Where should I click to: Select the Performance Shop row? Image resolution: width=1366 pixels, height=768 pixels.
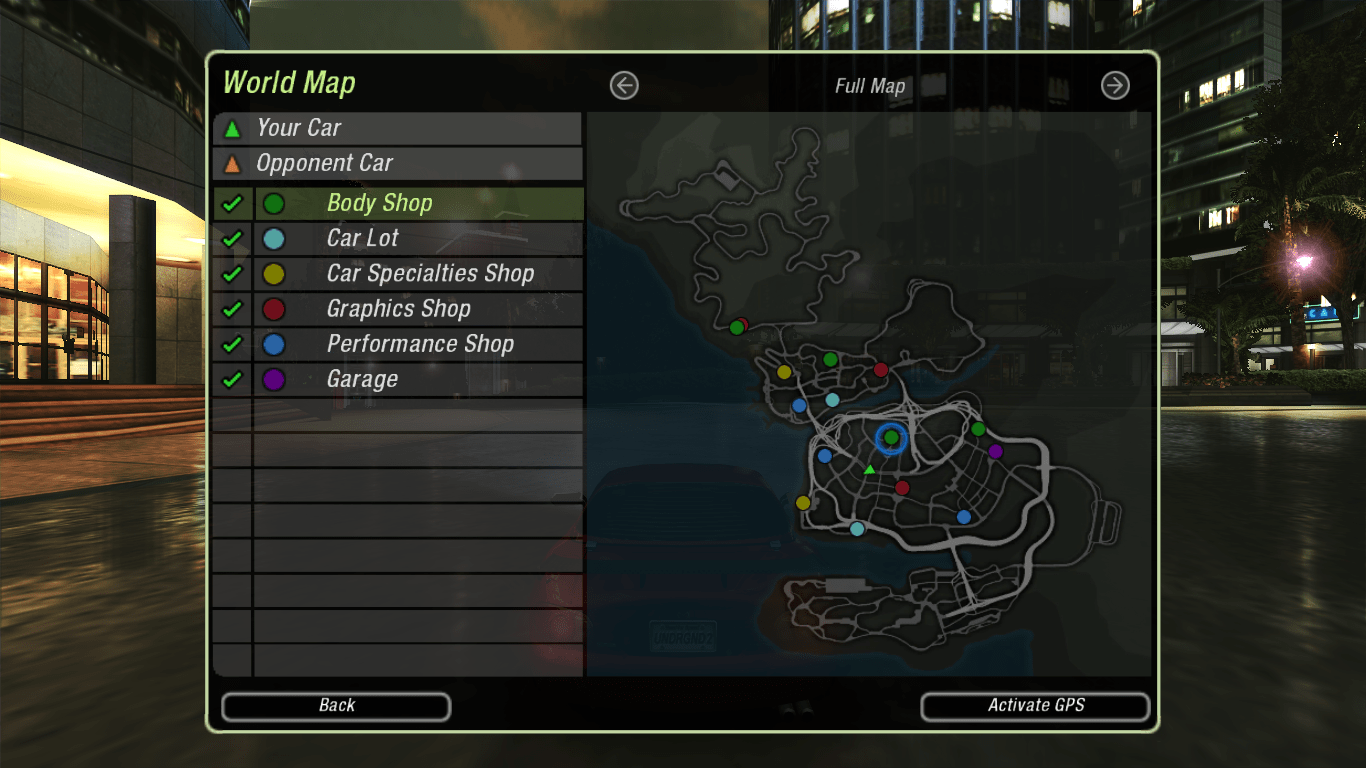click(x=418, y=345)
